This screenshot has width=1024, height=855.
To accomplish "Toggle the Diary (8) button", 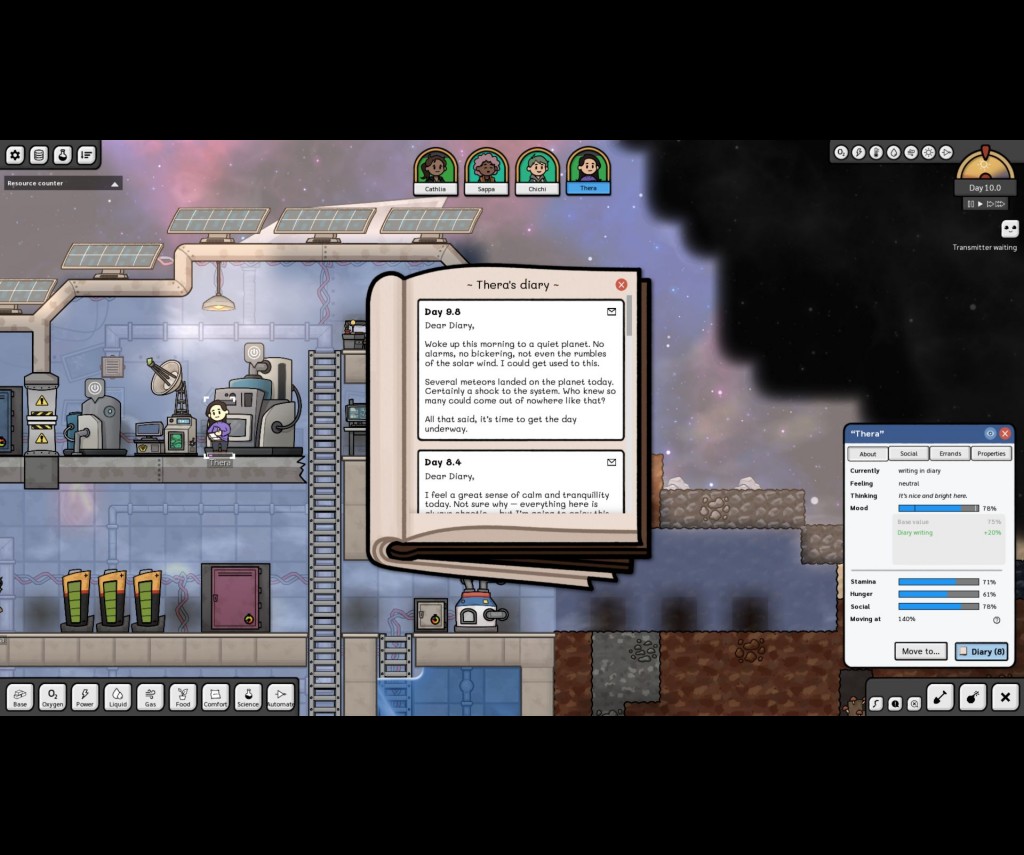I will click(981, 651).
